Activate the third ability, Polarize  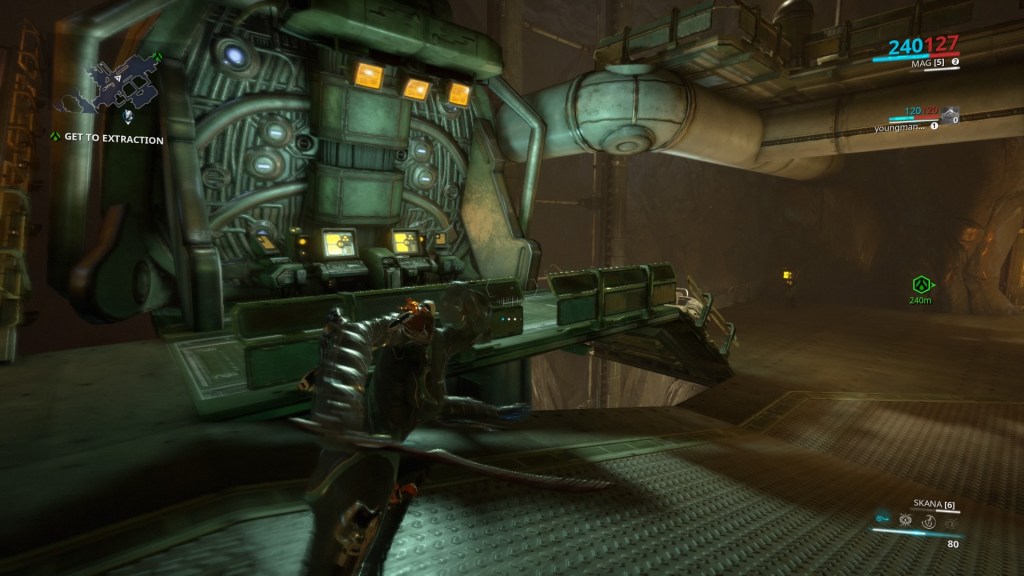(x=927, y=520)
